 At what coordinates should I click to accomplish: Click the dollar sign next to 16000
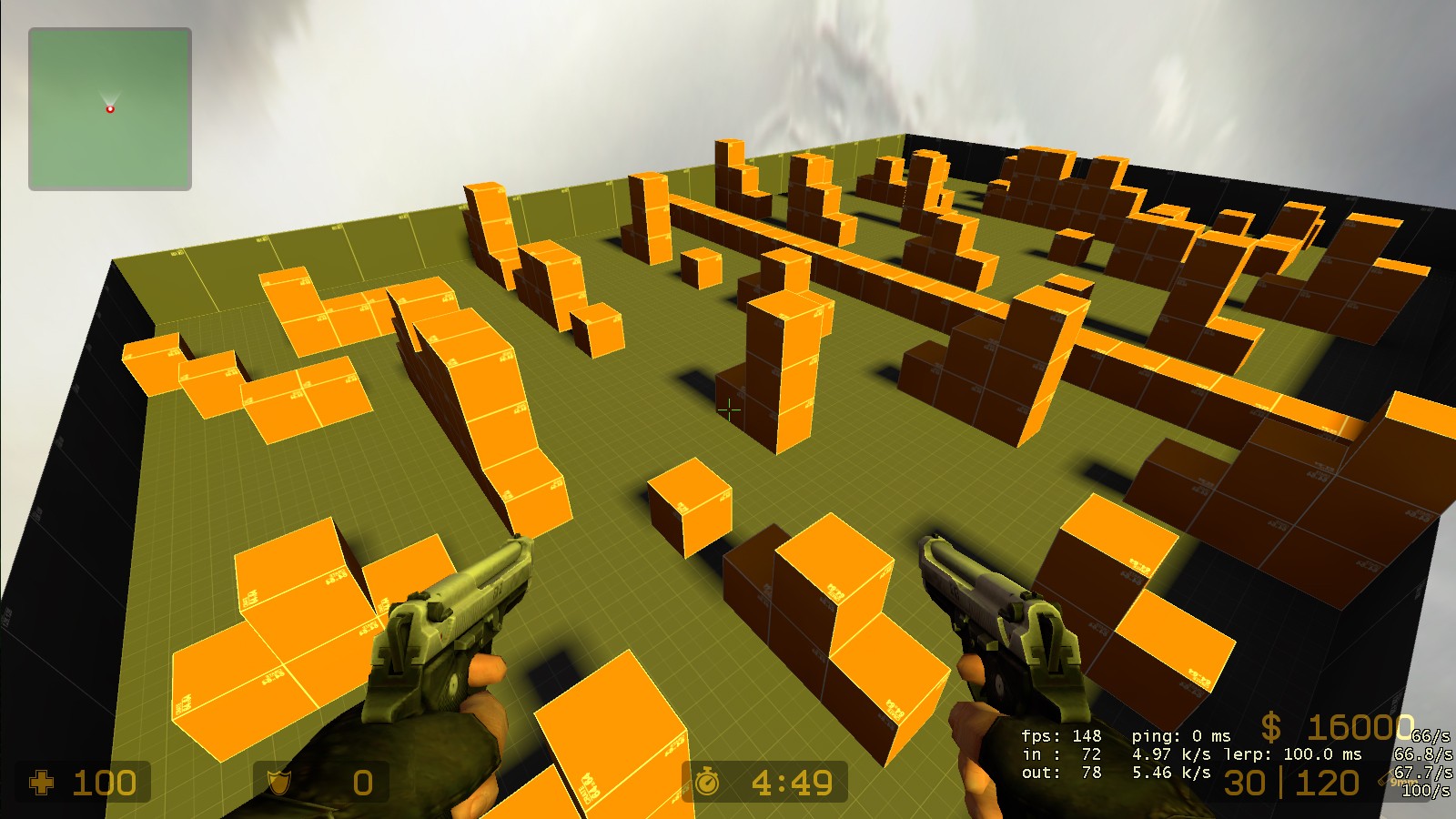click(x=1271, y=727)
